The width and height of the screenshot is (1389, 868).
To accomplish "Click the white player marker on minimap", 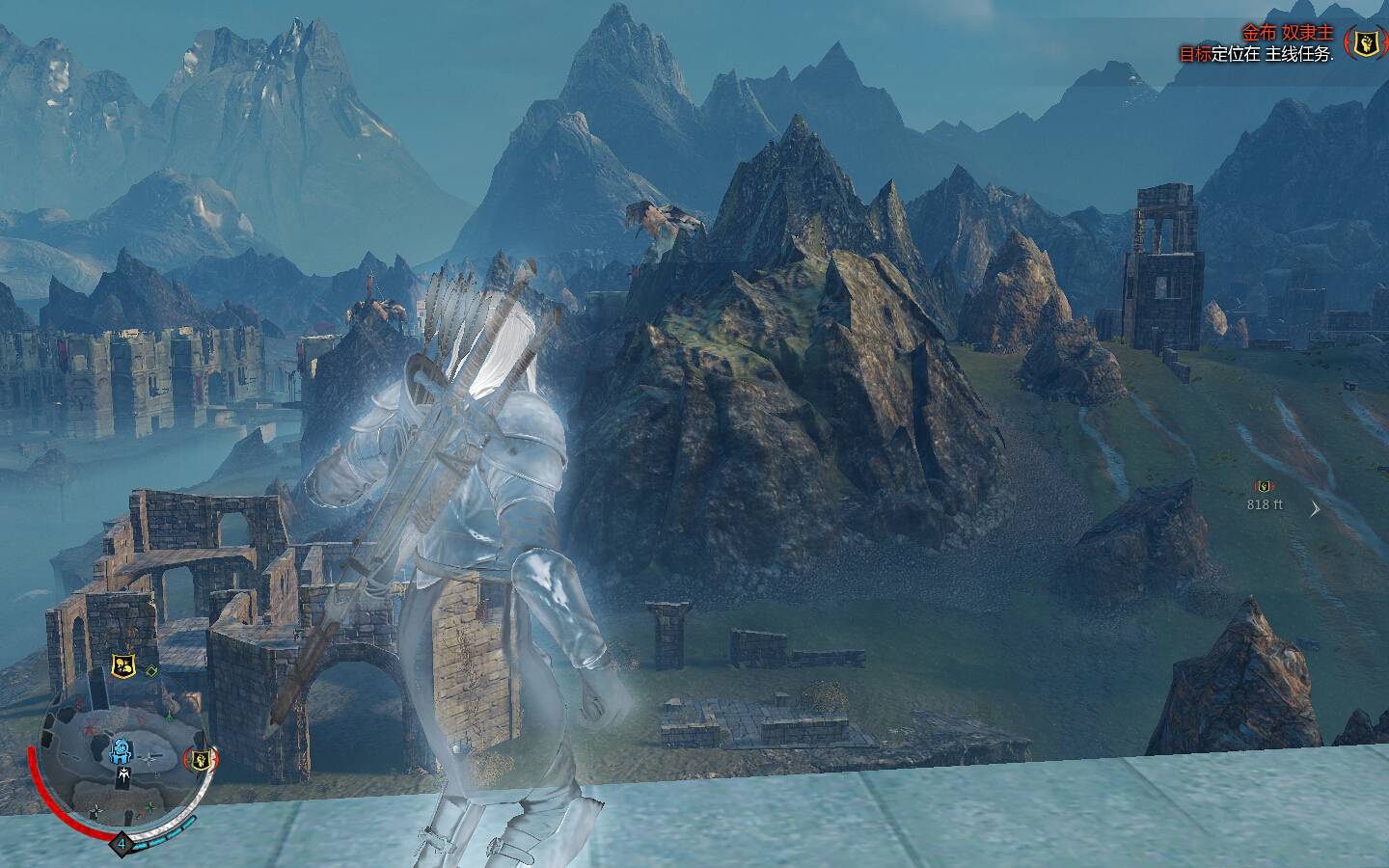I will 123,773.
